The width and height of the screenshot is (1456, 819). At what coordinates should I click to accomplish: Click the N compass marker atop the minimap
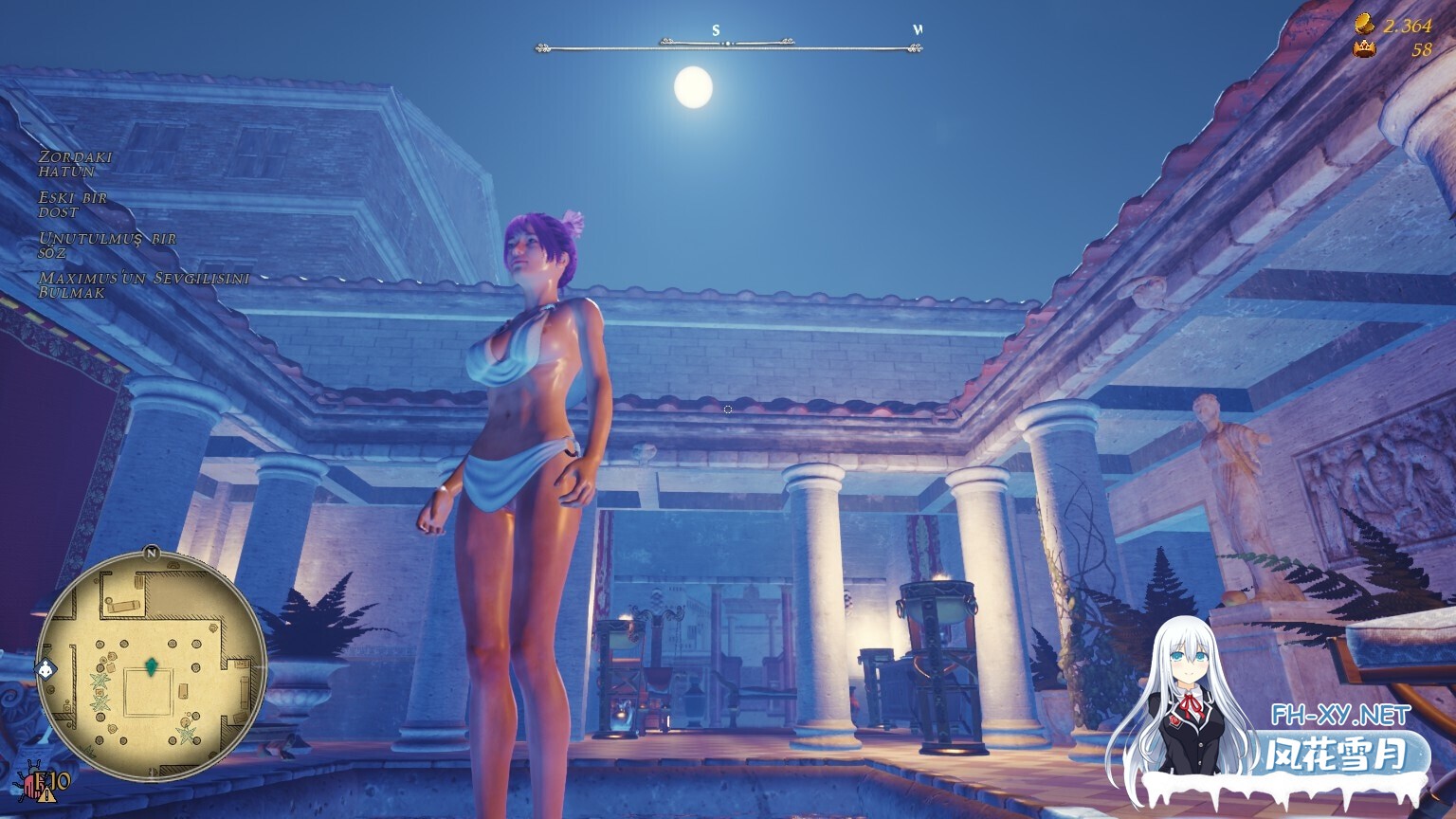(x=152, y=553)
